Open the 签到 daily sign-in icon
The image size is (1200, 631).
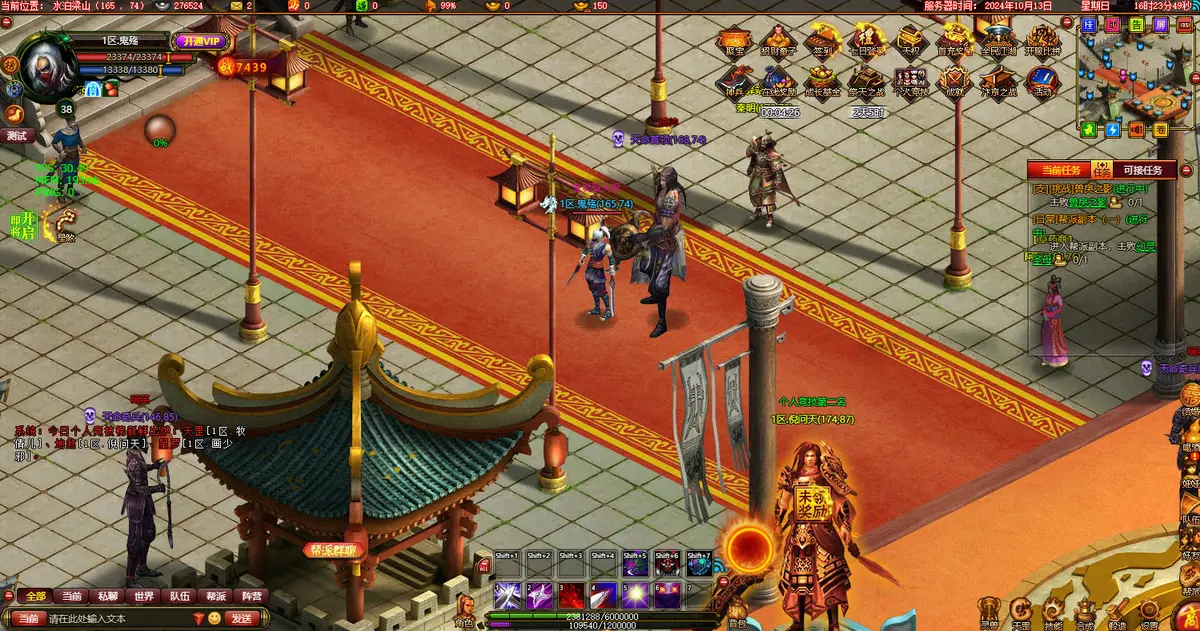823,43
